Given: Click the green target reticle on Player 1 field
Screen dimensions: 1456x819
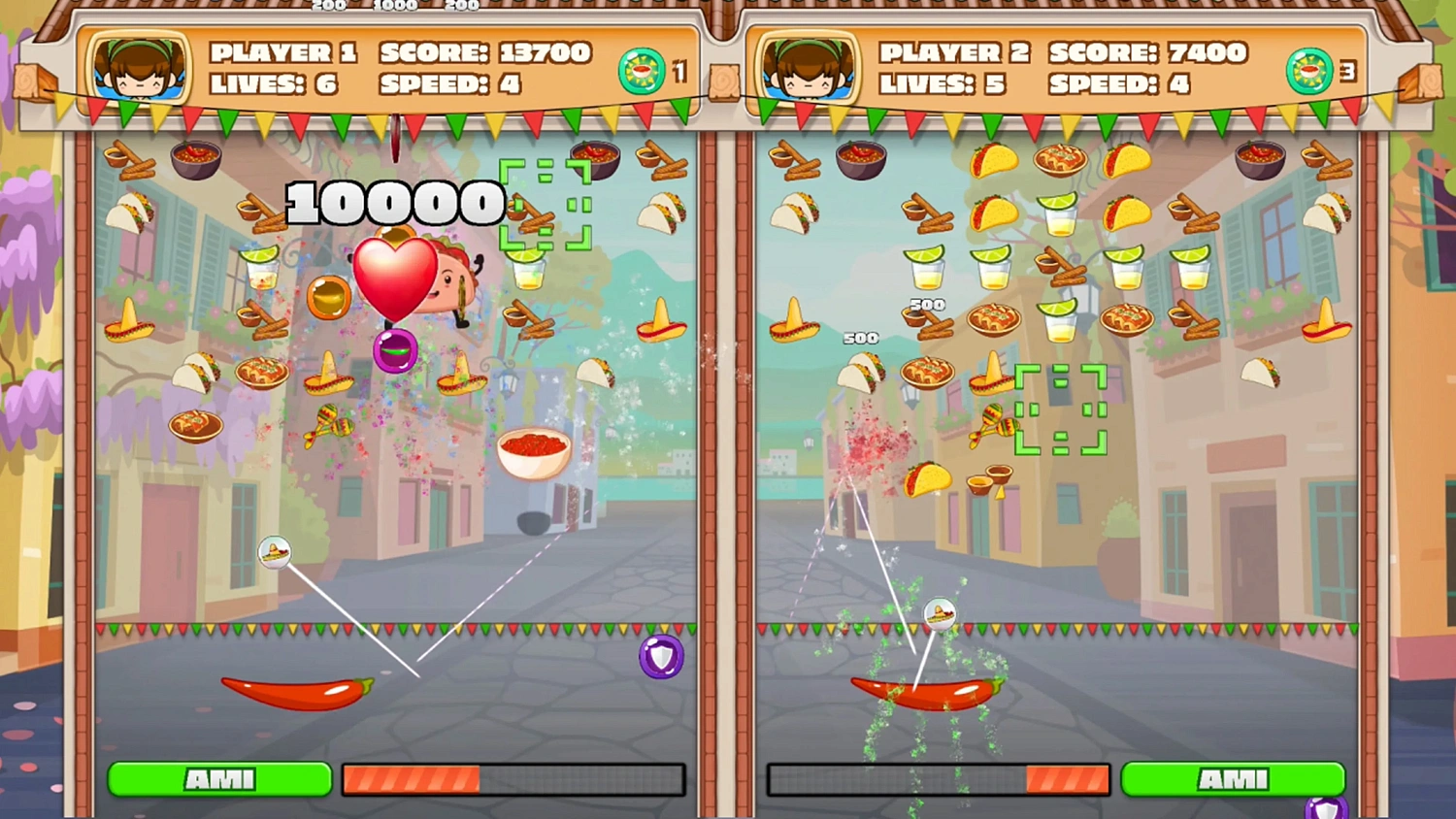Looking at the screenshot, I should [546, 204].
